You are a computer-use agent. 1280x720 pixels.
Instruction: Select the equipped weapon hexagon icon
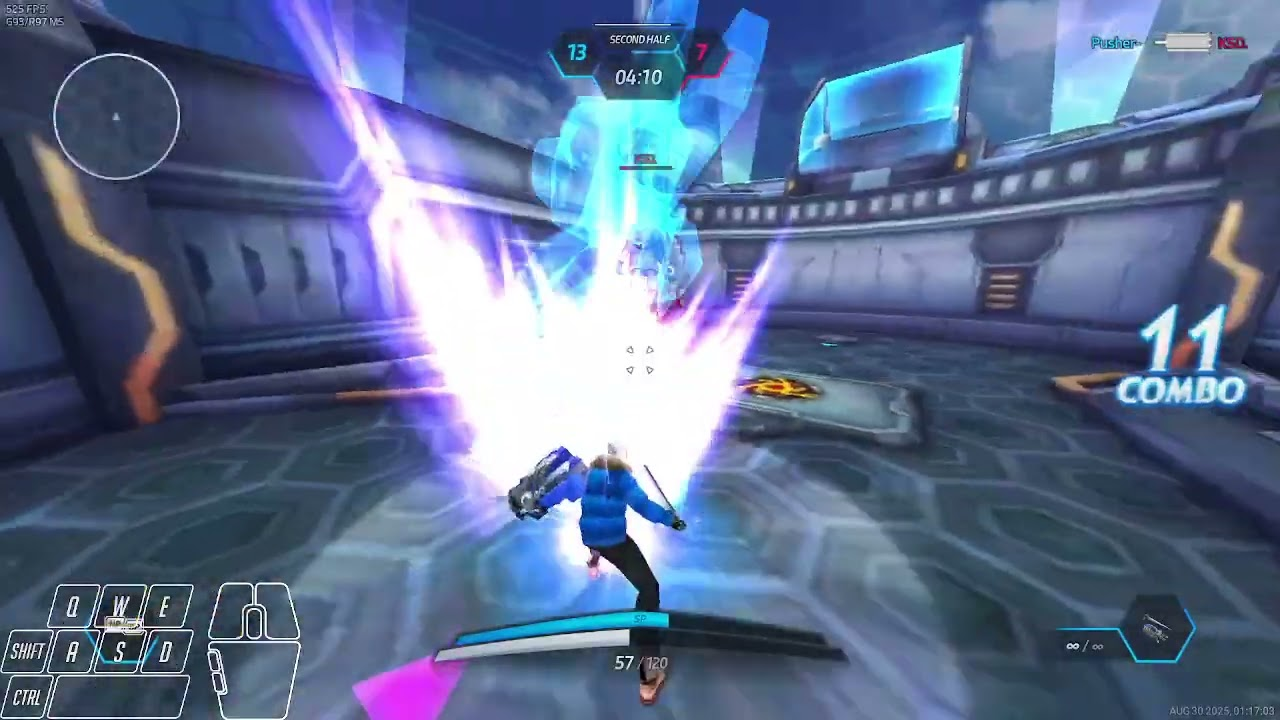point(1157,631)
